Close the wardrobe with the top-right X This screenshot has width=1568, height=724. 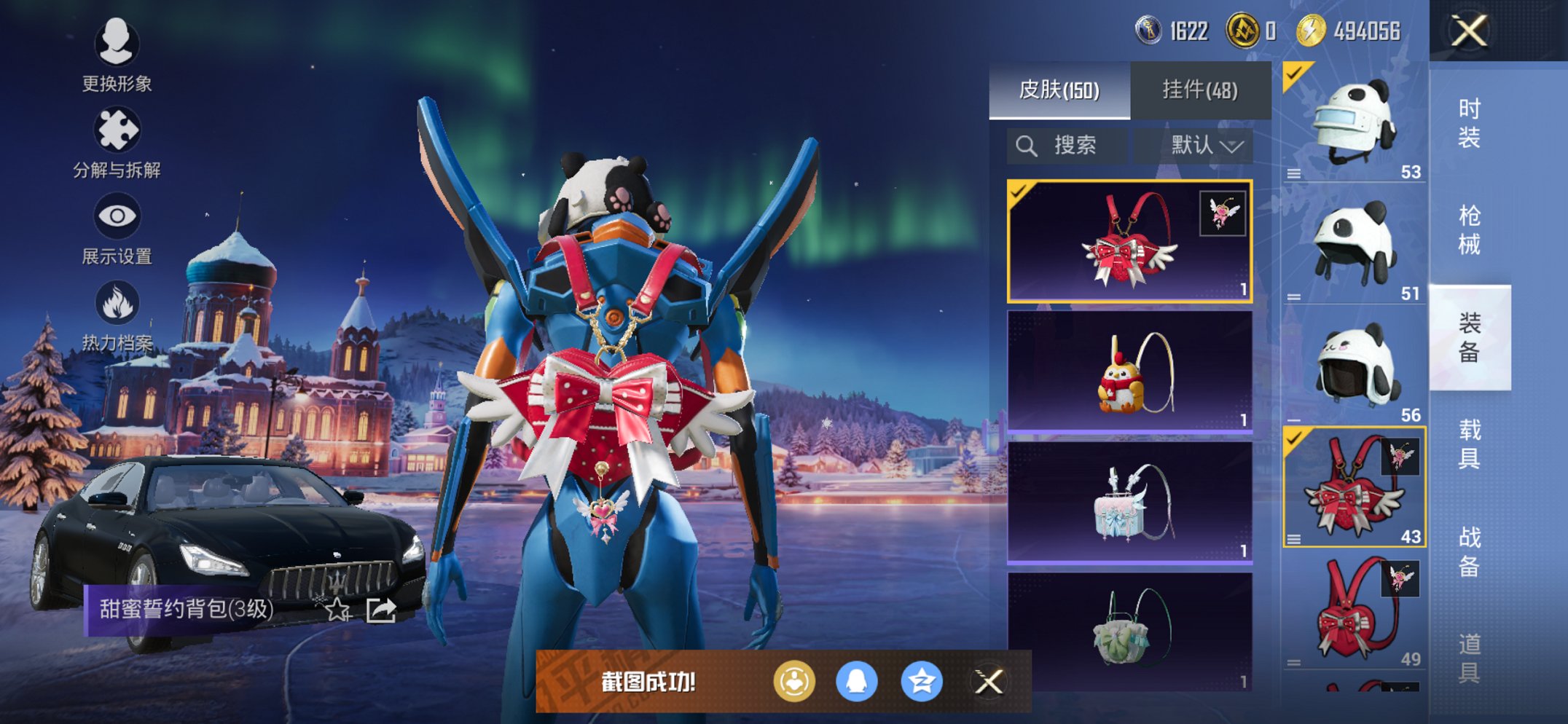point(1468,31)
